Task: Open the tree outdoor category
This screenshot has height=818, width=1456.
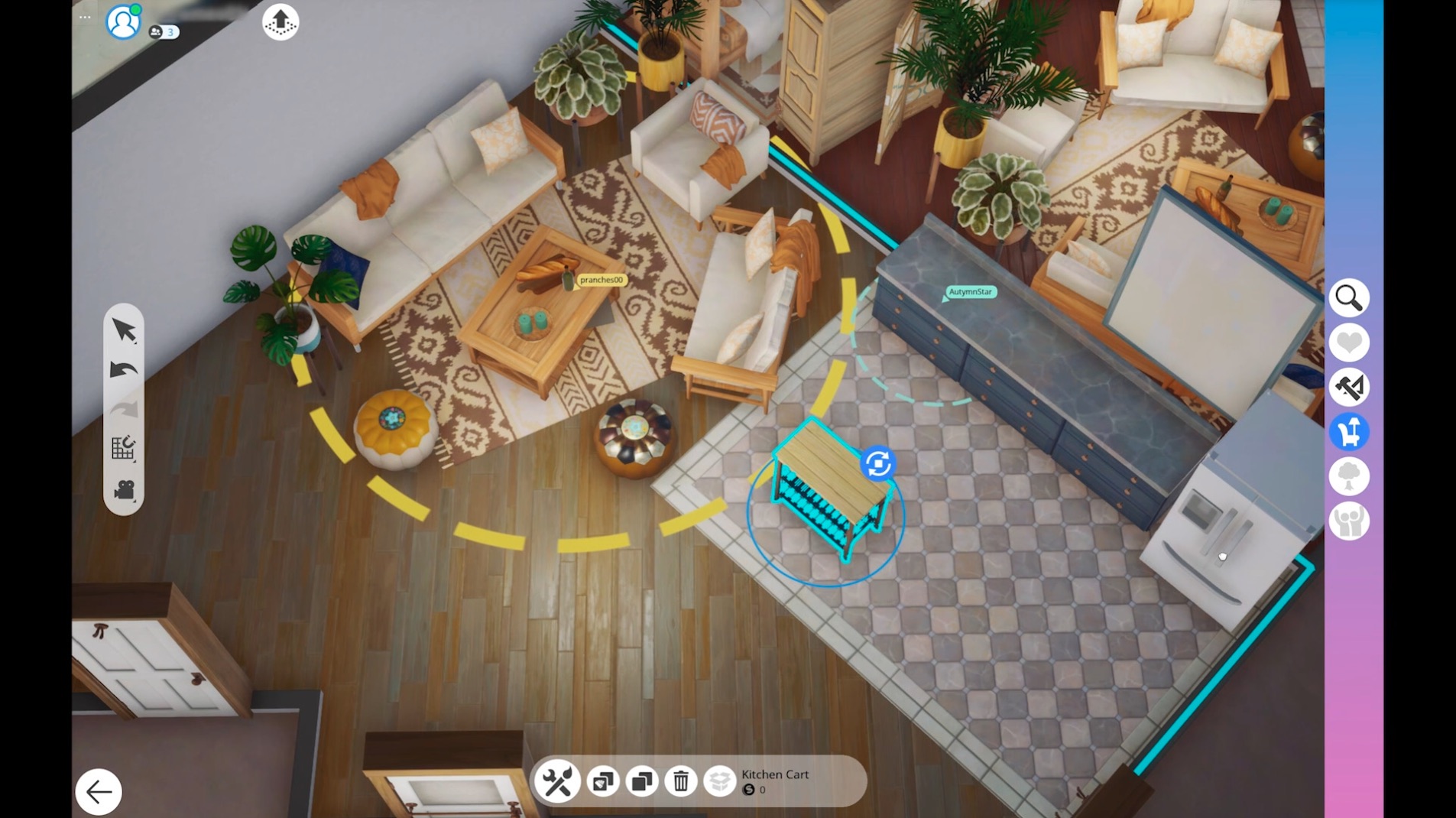Action: (x=1349, y=476)
